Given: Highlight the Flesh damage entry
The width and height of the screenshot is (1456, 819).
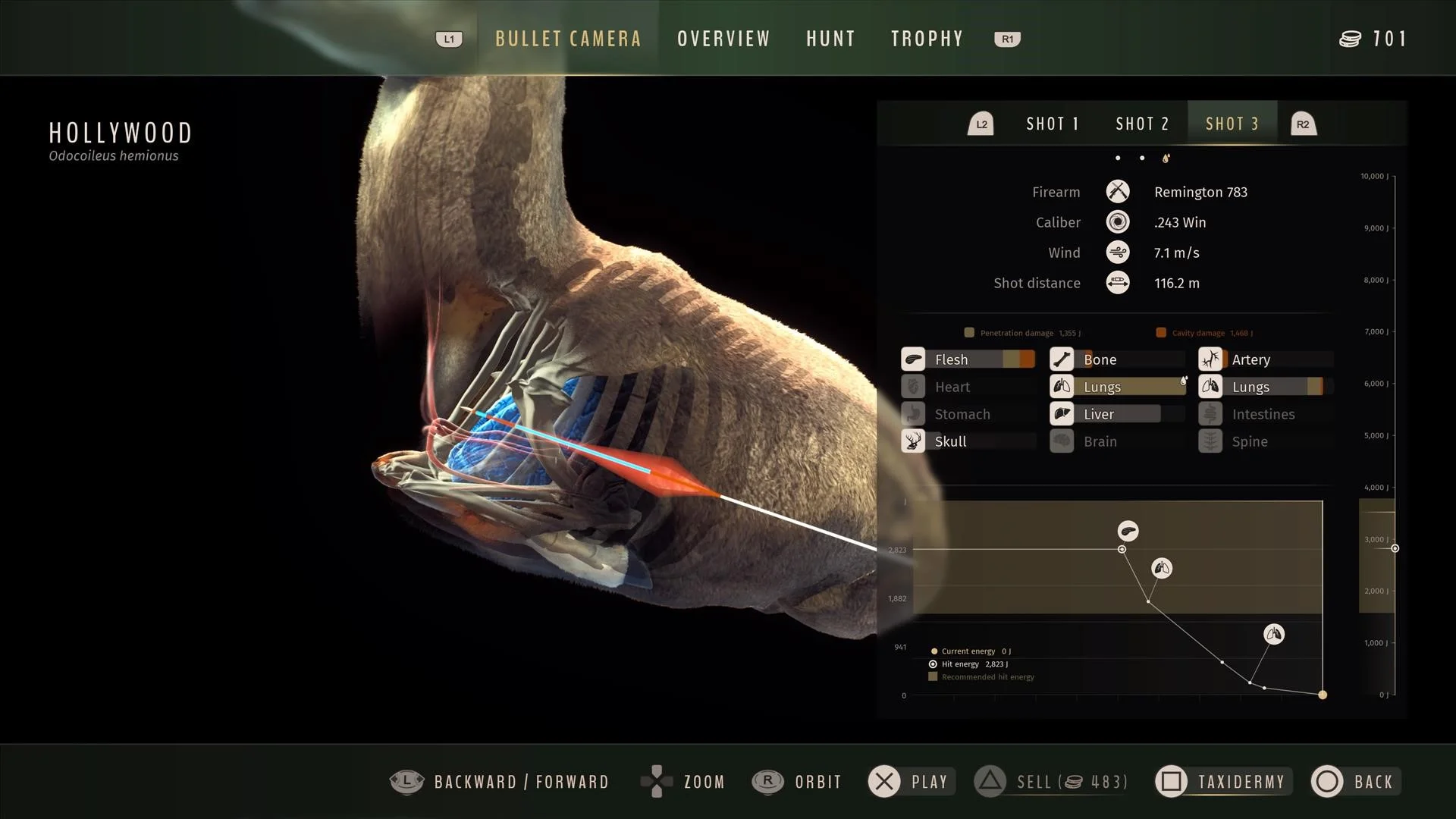Looking at the screenshot, I should tap(968, 359).
